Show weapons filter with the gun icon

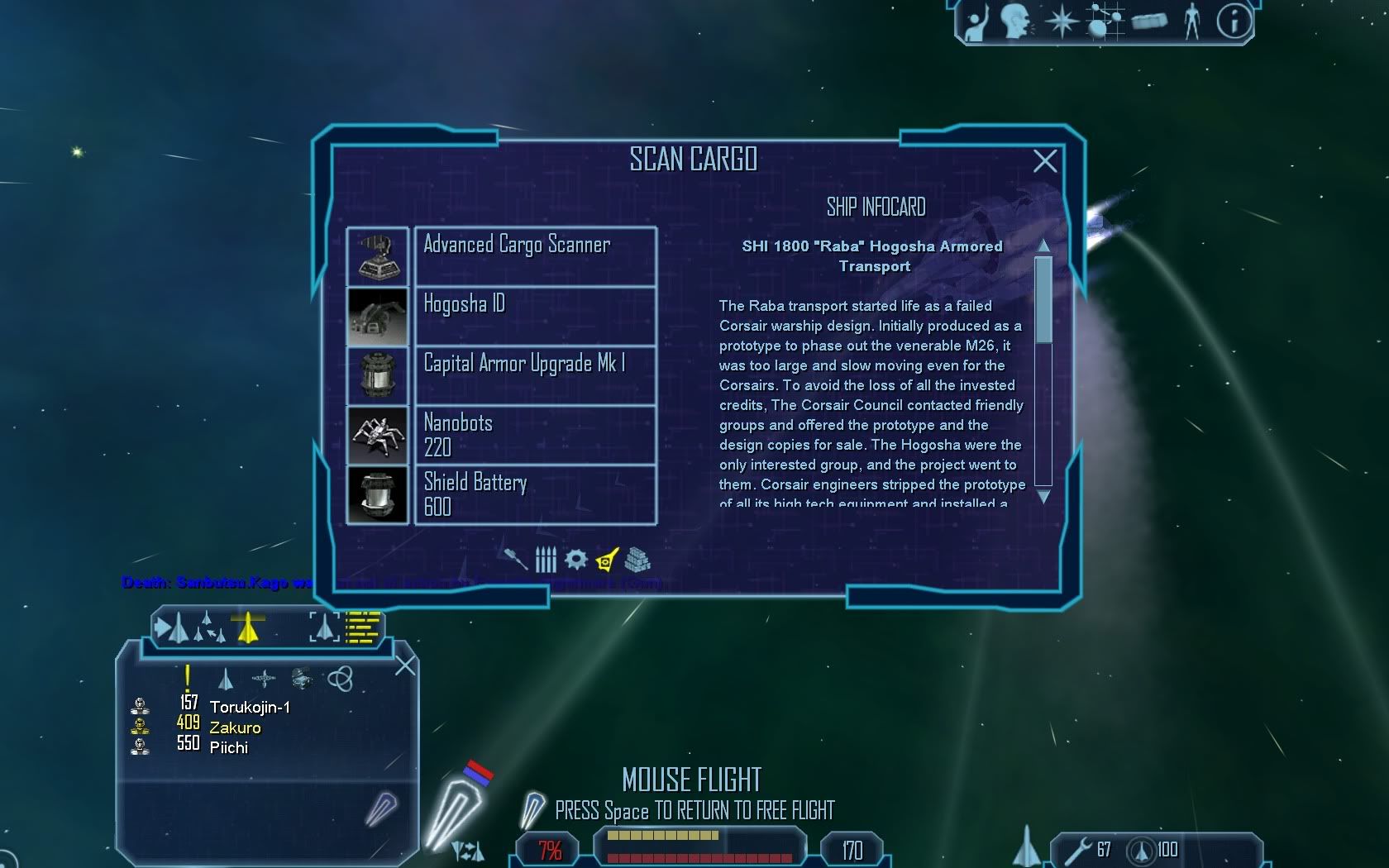[515, 560]
